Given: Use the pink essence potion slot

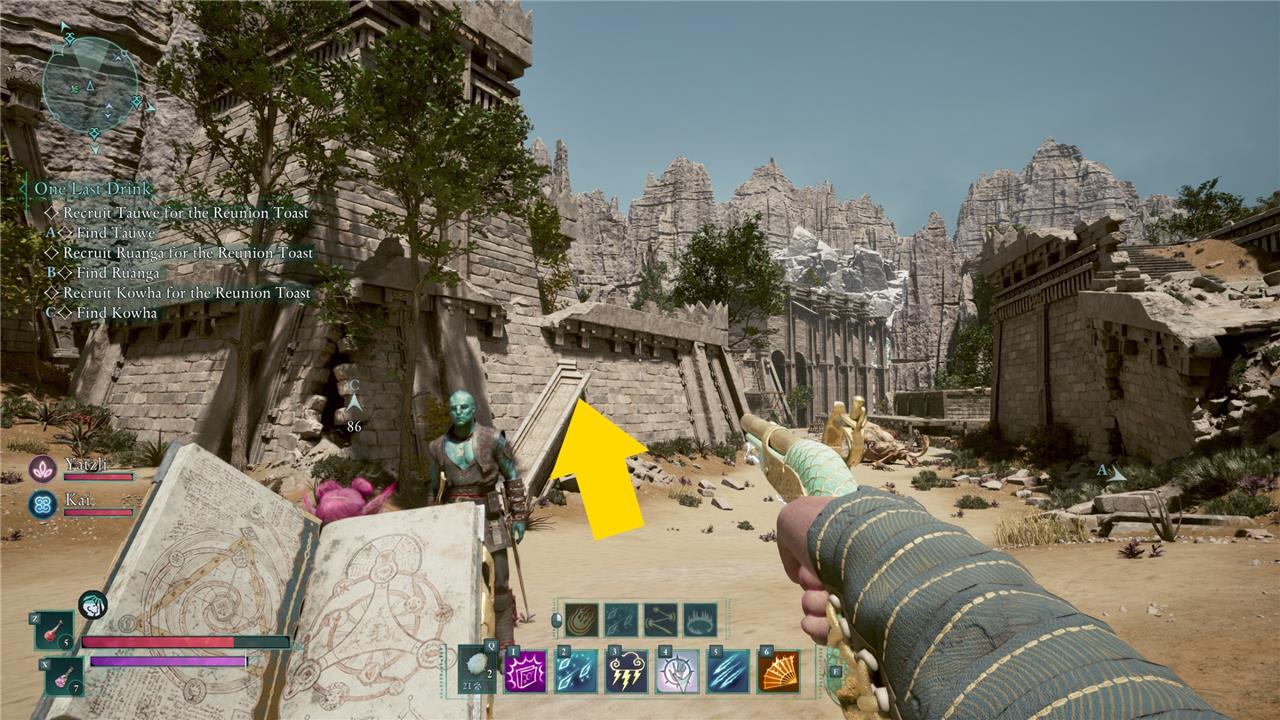Looking at the screenshot, I should (x=63, y=677).
